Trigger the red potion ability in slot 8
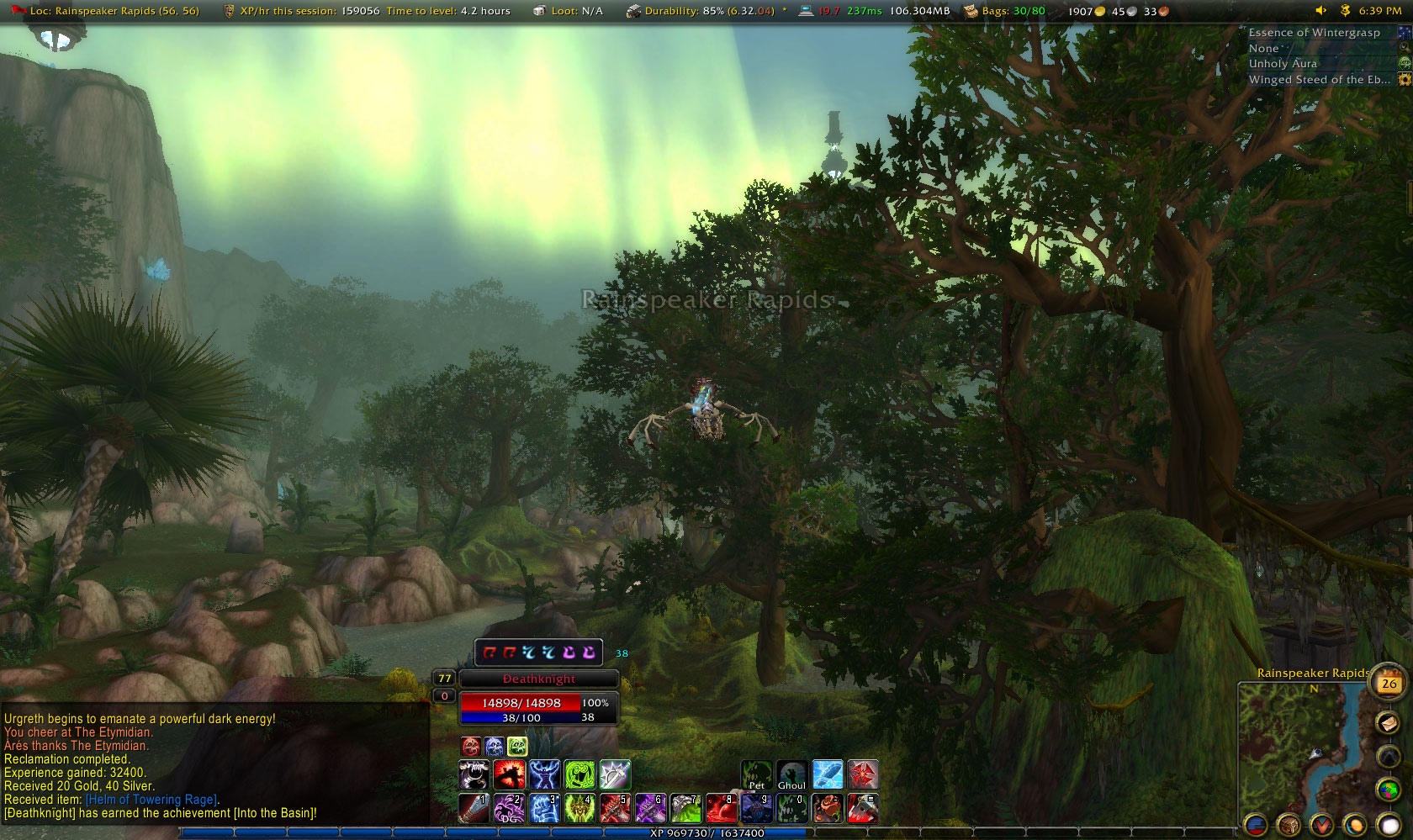1413x840 pixels. (x=722, y=808)
